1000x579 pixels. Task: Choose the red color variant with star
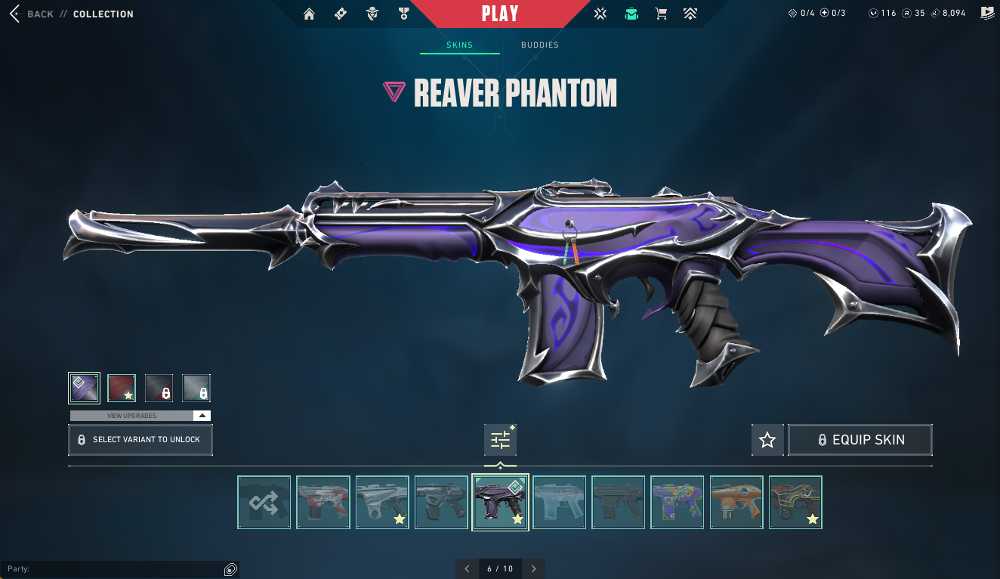122,387
